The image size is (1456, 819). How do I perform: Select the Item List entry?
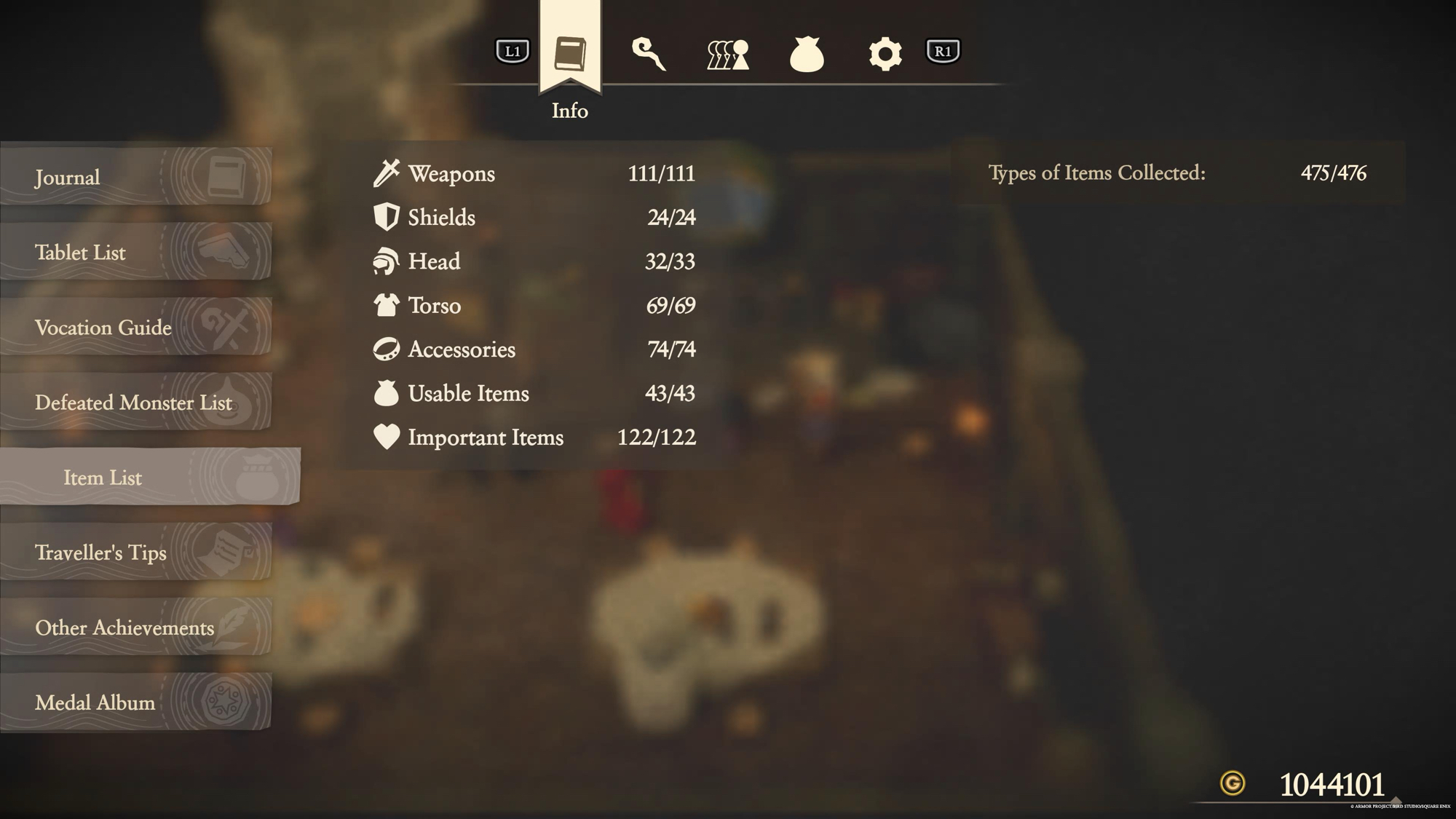tap(149, 477)
